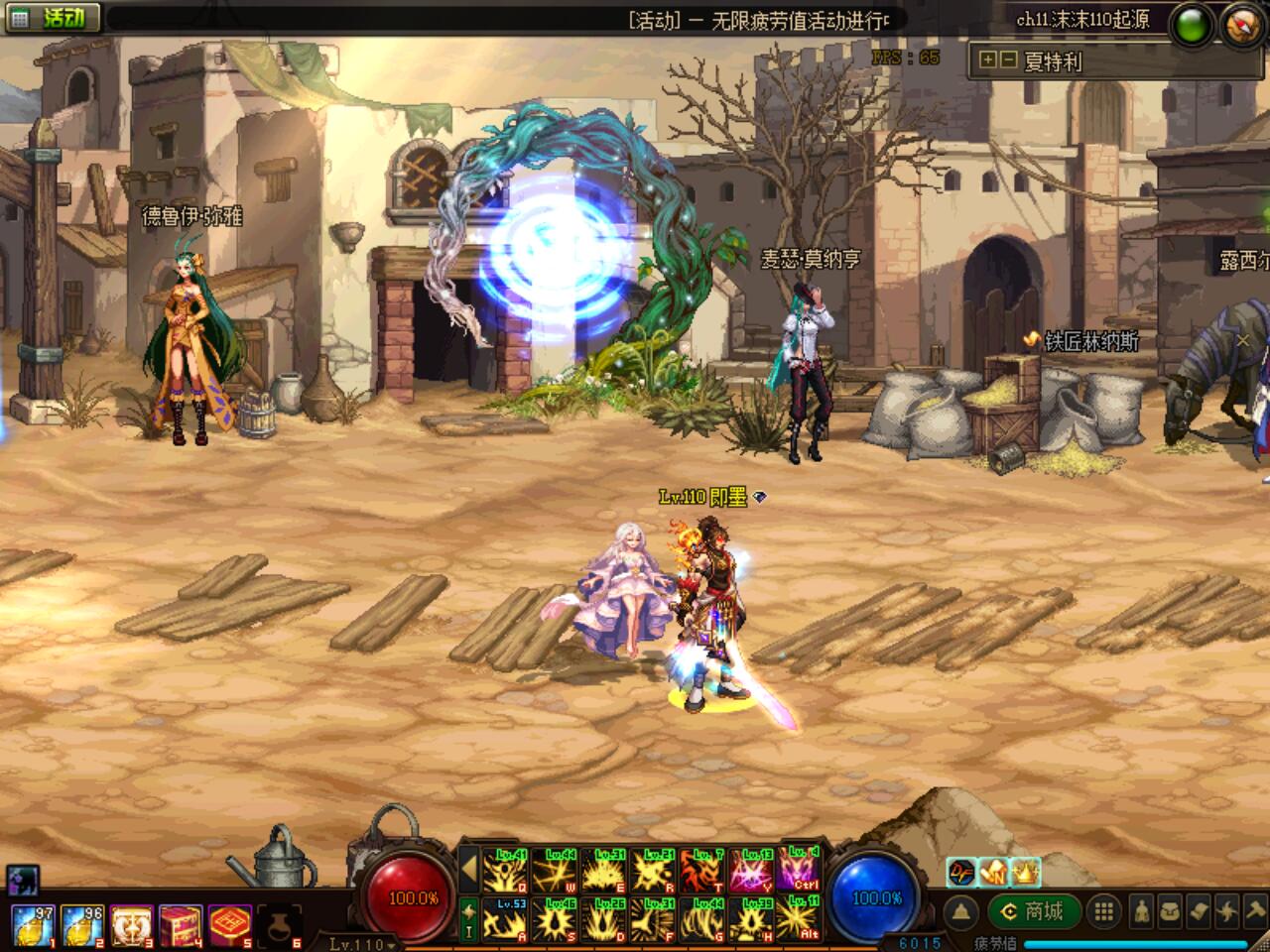Open the inventory bag icon

(1170, 910)
